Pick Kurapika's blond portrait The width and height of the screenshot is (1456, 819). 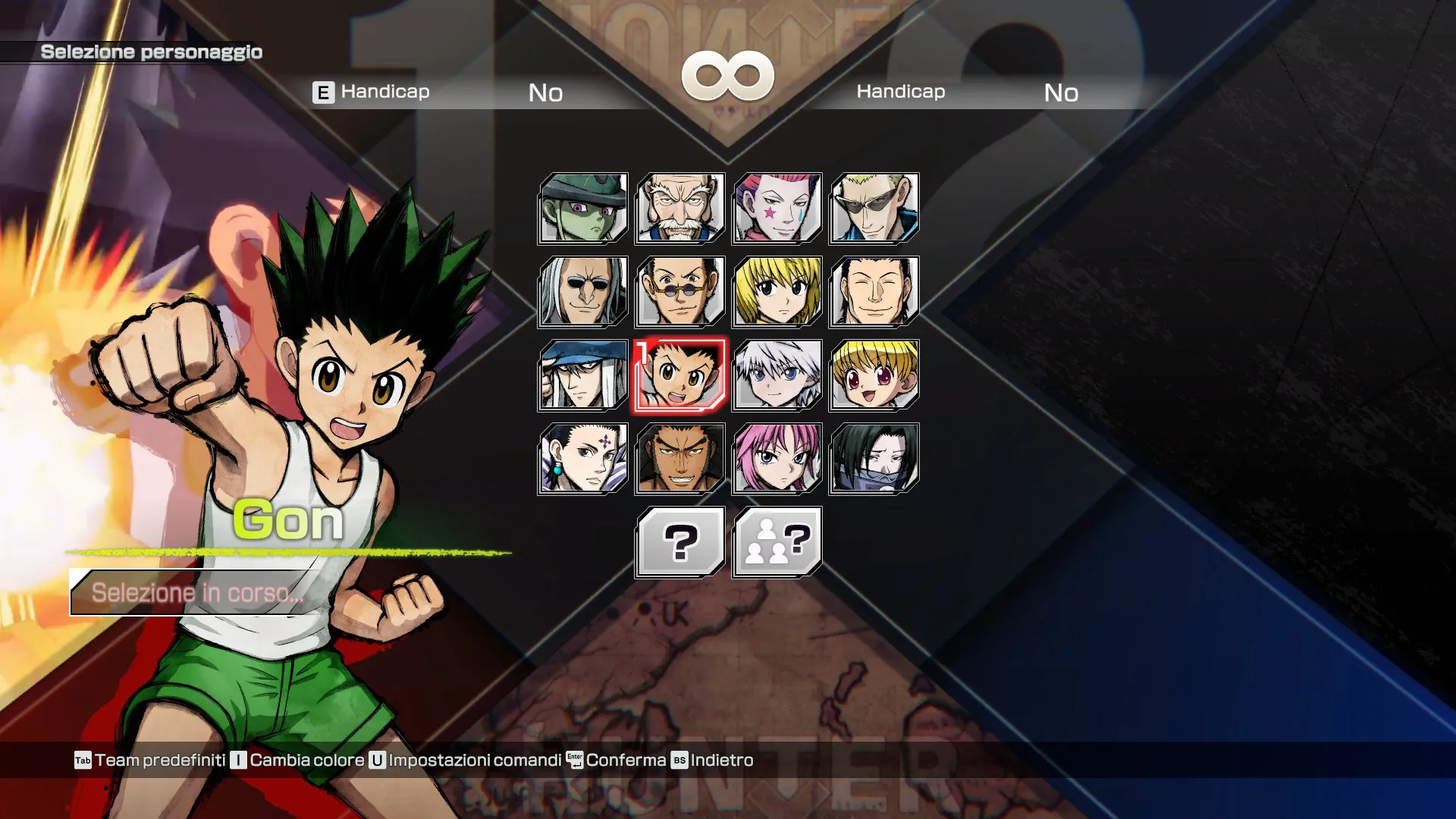[777, 292]
